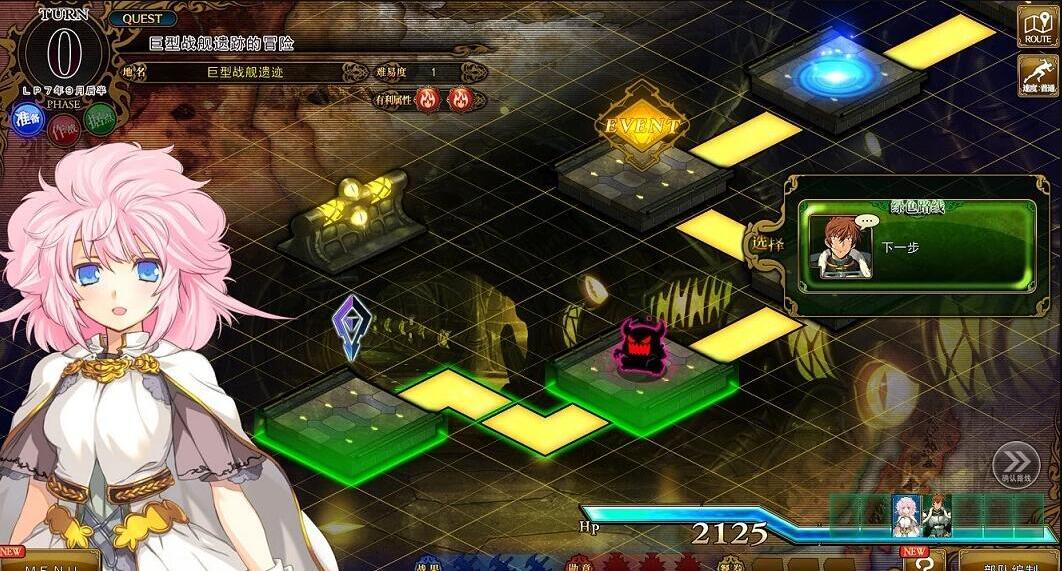The image size is (1062, 571).
Task: Select the blue 准备 phase orb
Action: (x=28, y=119)
